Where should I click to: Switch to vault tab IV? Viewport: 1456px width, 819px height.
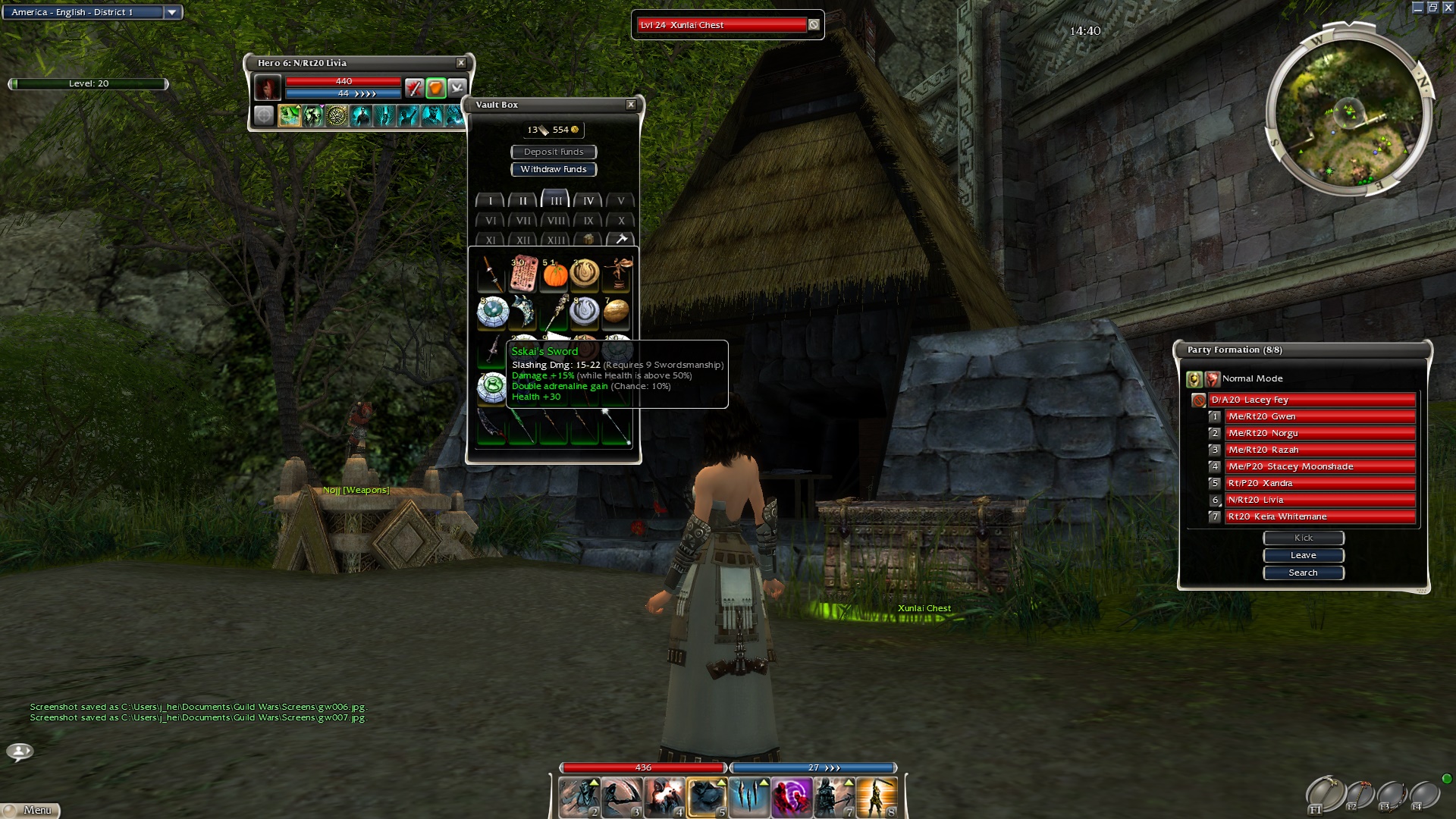[x=588, y=201]
